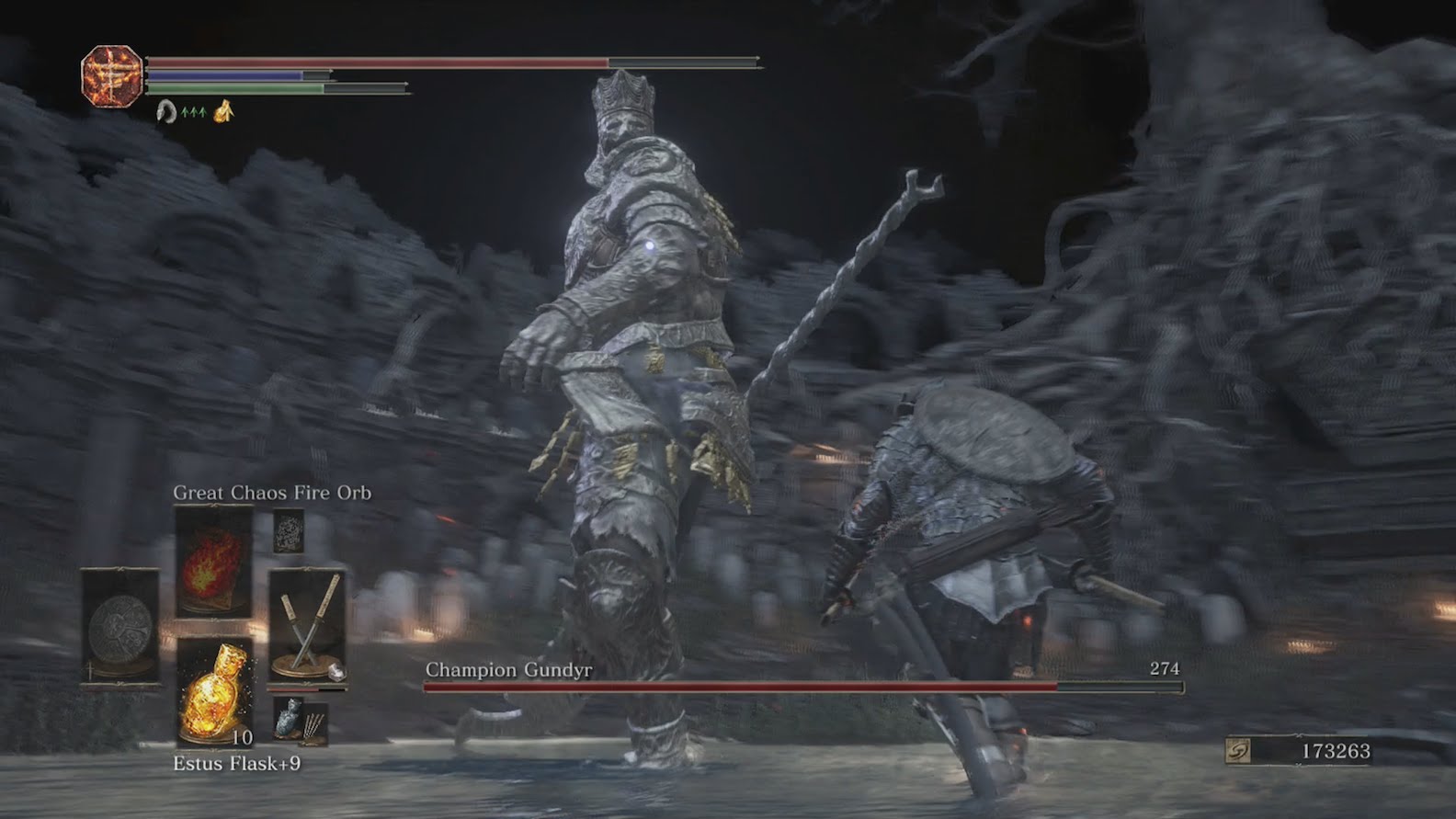Click the white wrapped item near the katana slot
The image size is (1456, 819).
(337, 671)
